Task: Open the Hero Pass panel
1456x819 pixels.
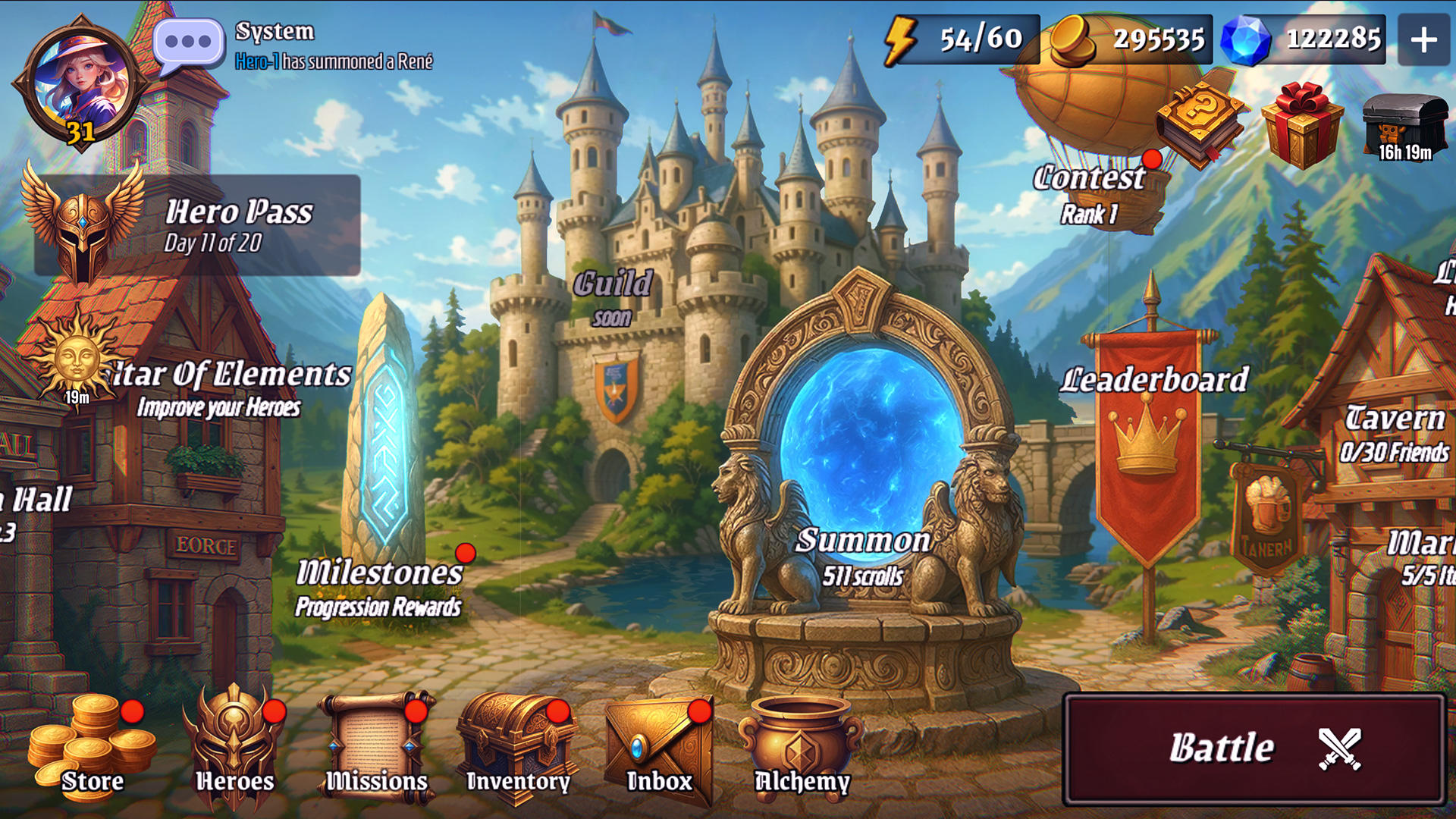Action: click(x=197, y=225)
